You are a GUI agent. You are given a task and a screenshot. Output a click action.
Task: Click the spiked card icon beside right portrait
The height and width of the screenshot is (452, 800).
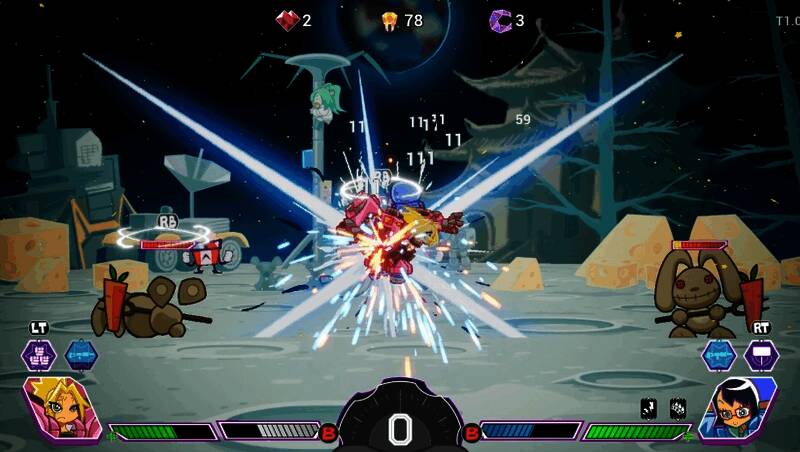676,407
